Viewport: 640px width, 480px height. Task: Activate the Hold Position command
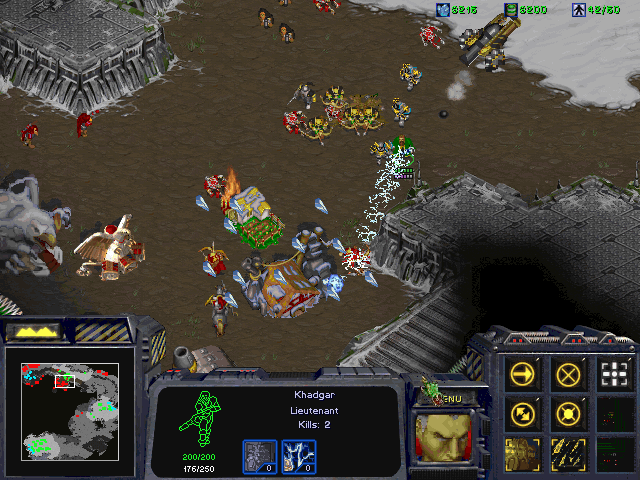[567, 412]
